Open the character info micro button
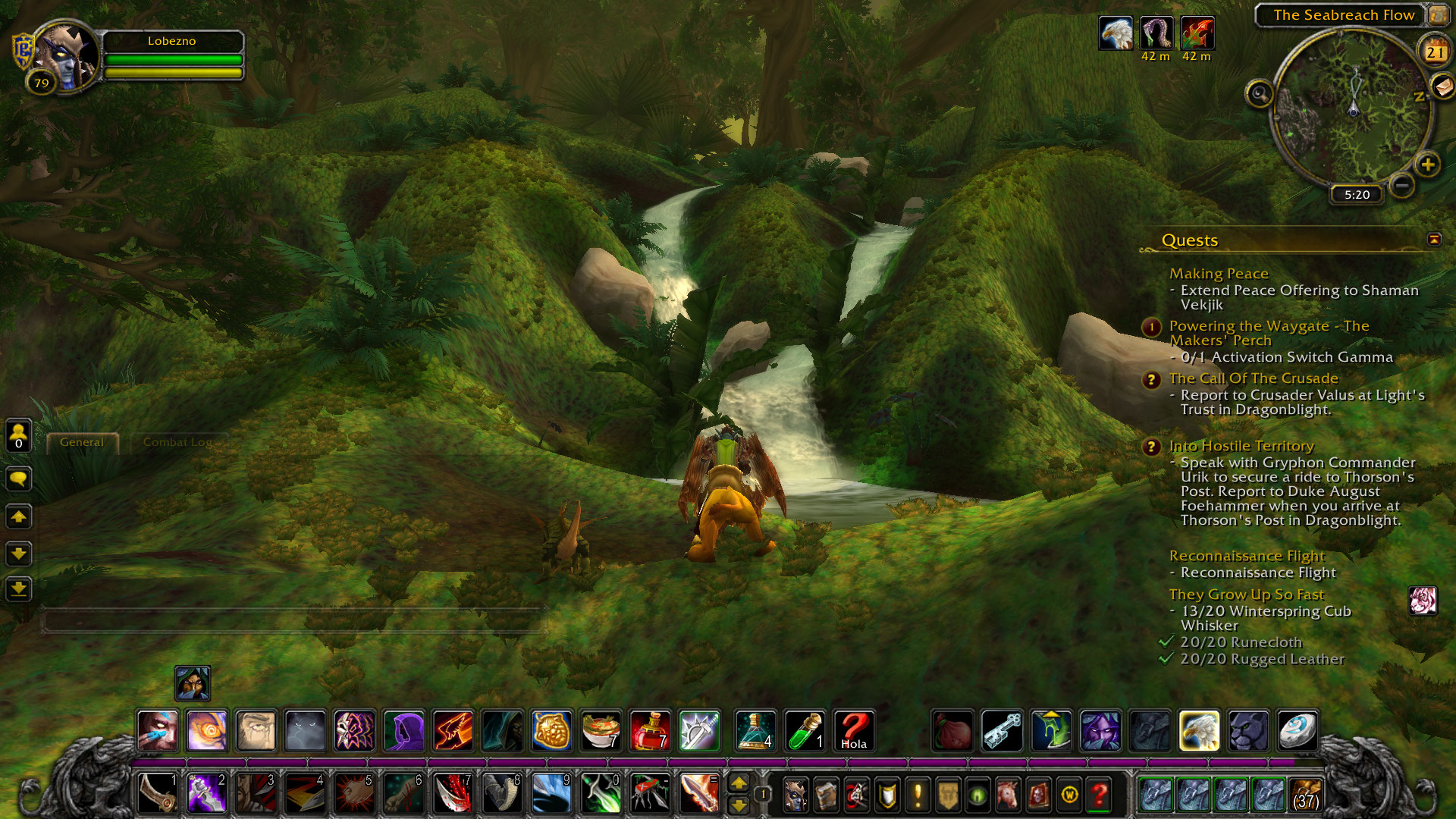The width and height of the screenshot is (1456, 819). pos(795,794)
